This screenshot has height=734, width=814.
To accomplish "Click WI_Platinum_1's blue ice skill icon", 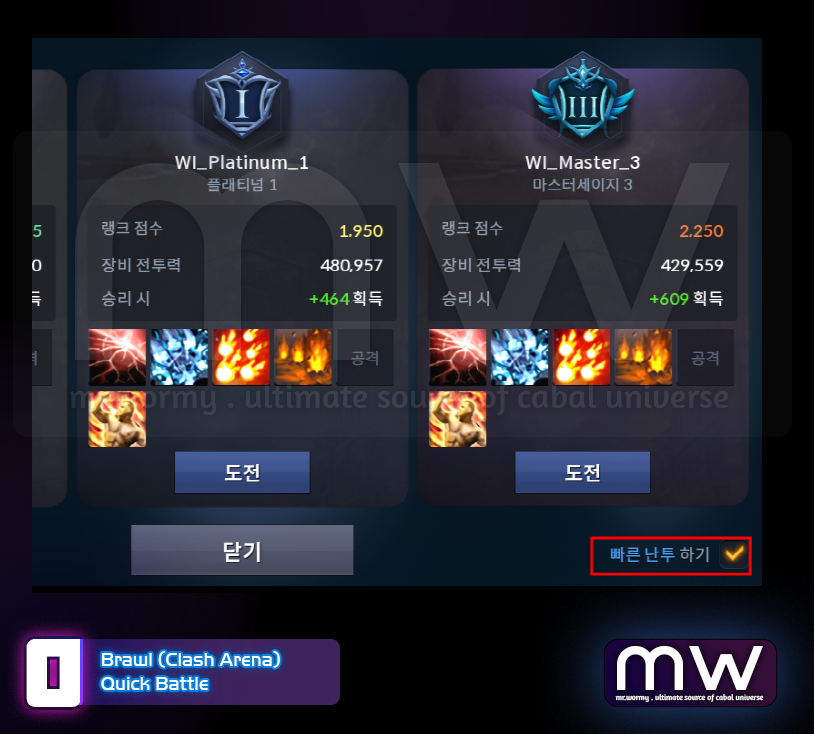I will point(180,357).
